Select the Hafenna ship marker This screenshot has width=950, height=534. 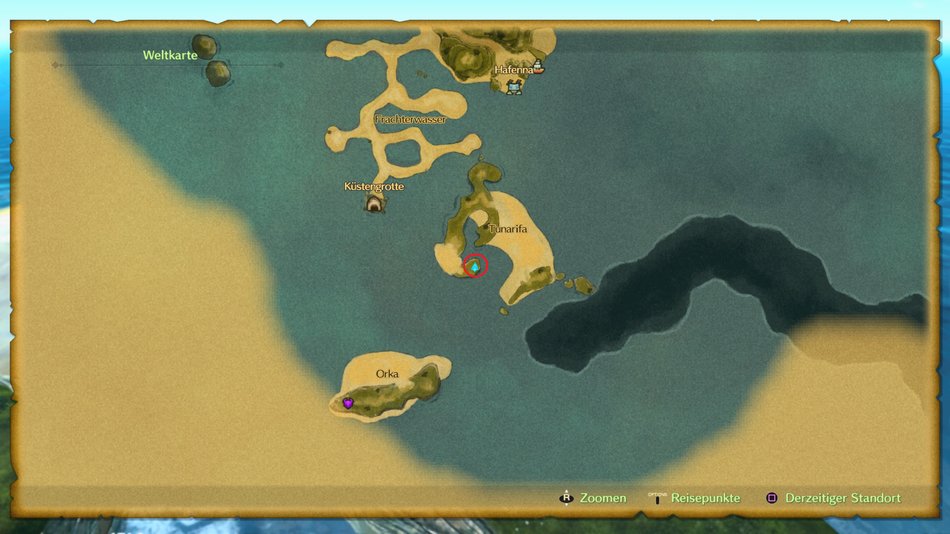[540, 68]
